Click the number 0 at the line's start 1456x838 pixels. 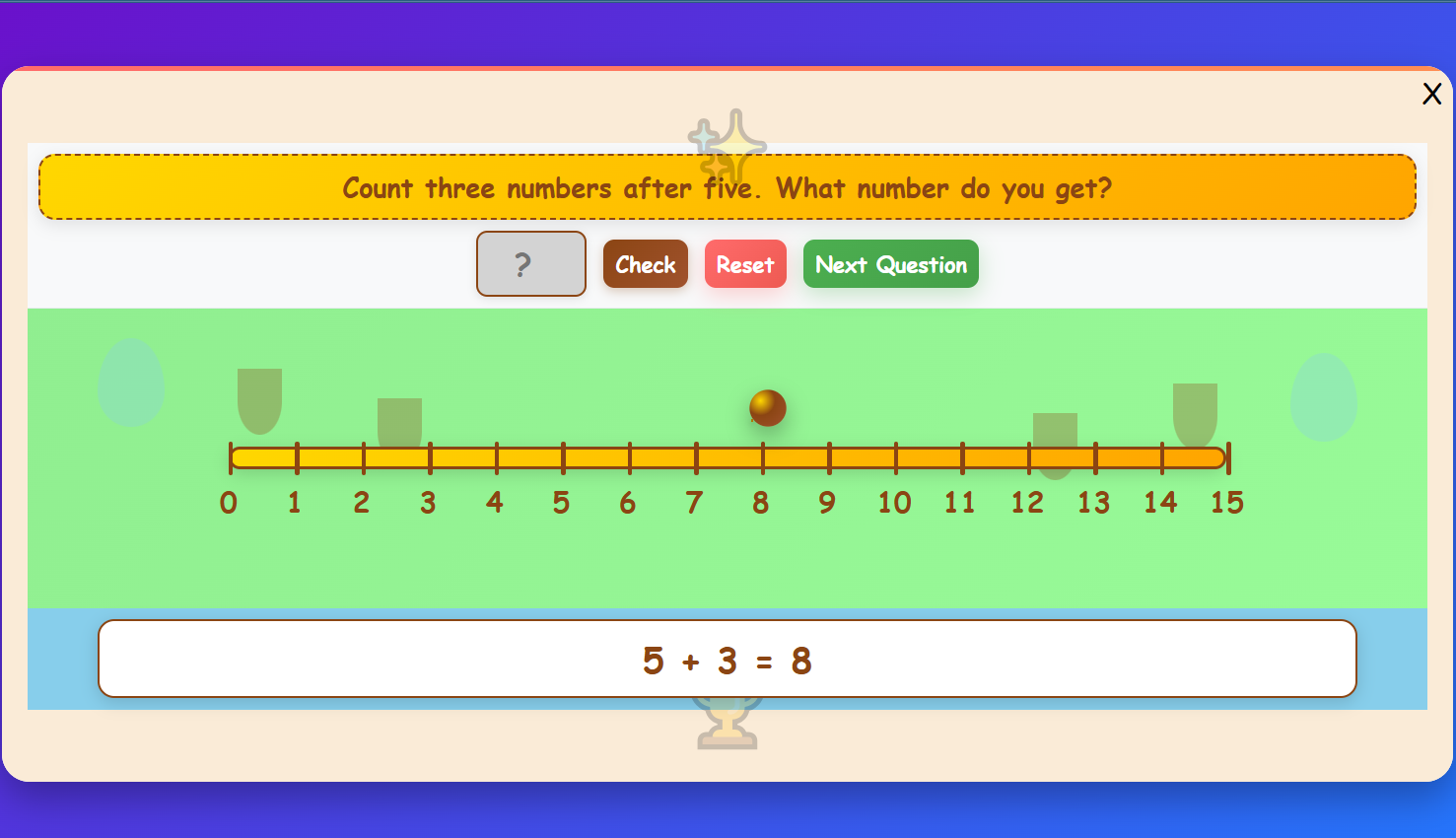228,503
